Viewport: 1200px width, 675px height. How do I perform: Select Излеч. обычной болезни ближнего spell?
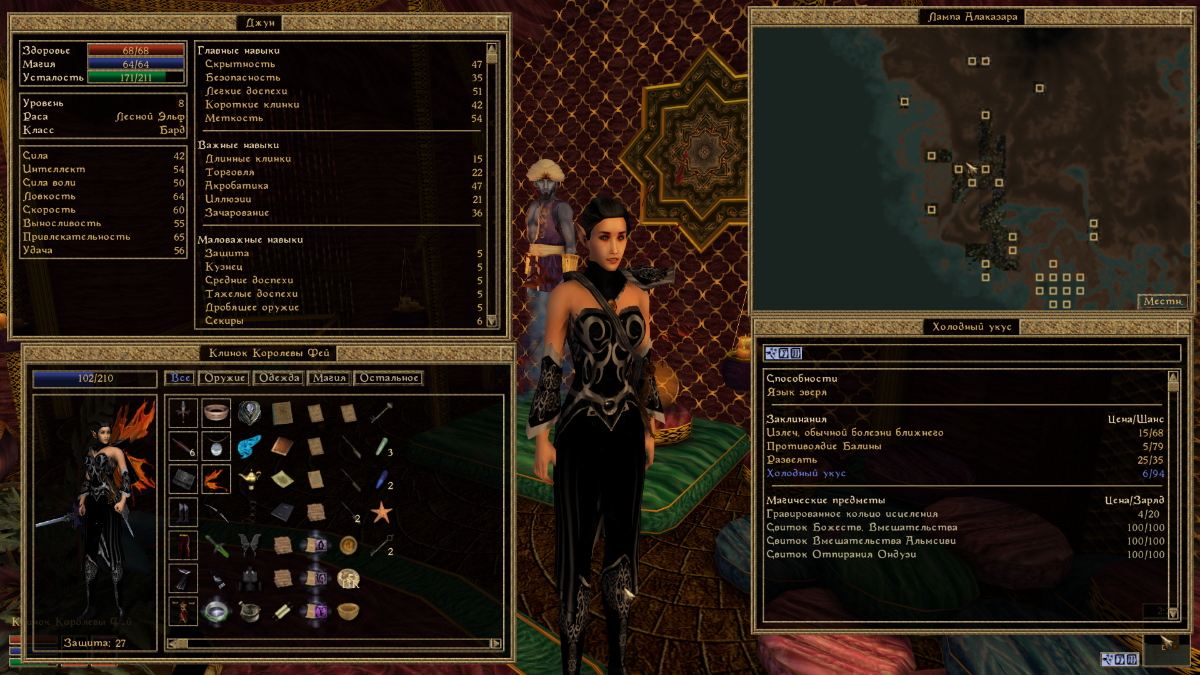click(855, 433)
